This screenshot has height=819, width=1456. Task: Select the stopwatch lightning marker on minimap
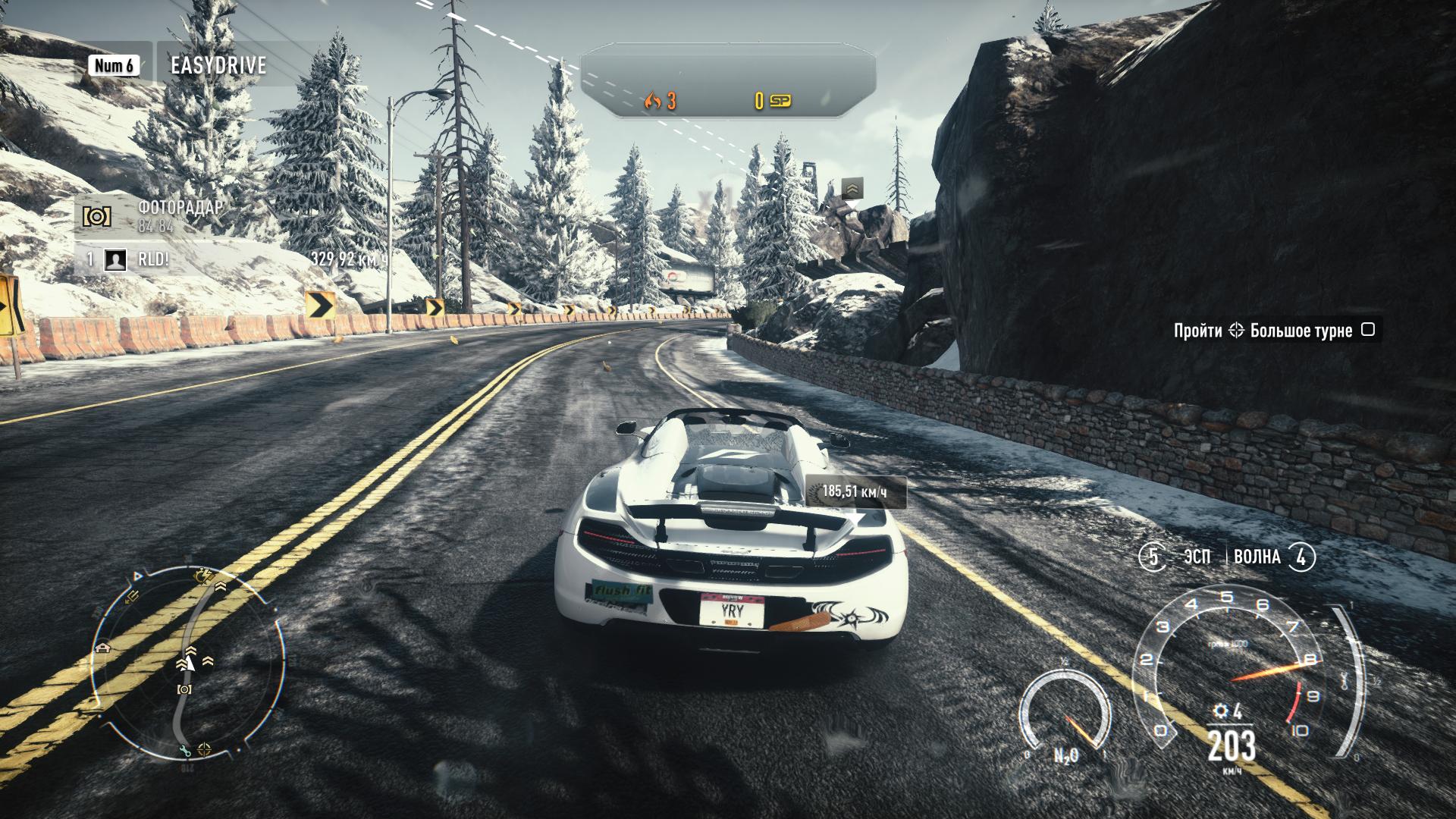202,574
